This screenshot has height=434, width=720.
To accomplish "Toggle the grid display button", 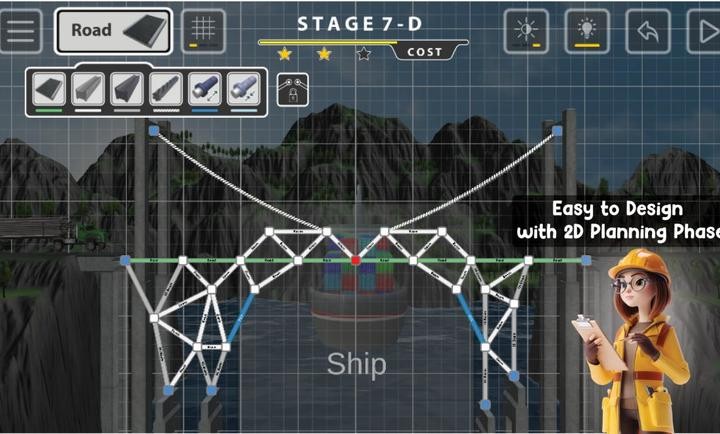I will [x=203, y=31].
